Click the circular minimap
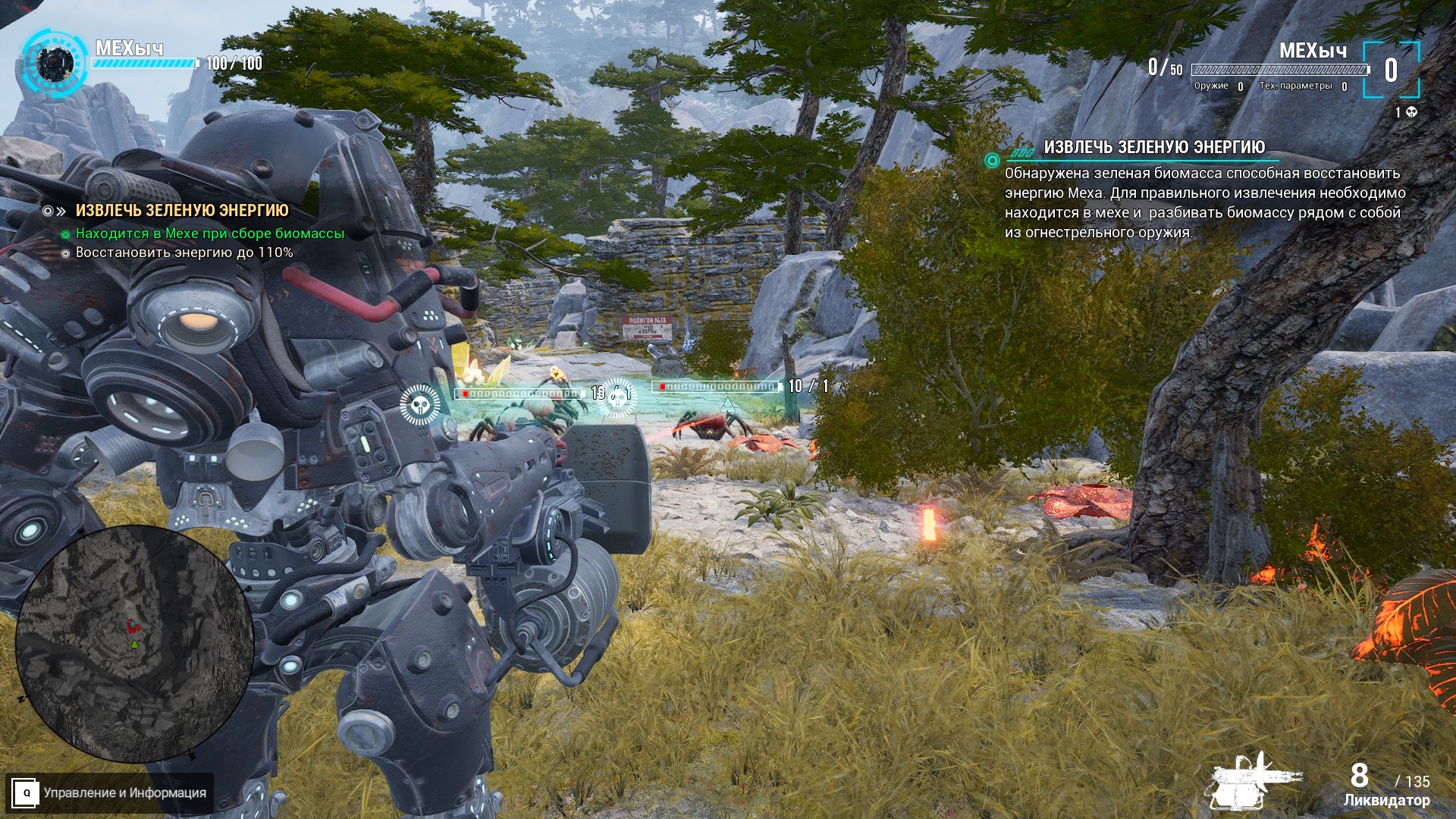The image size is (1456, 819). coord(134,643)
